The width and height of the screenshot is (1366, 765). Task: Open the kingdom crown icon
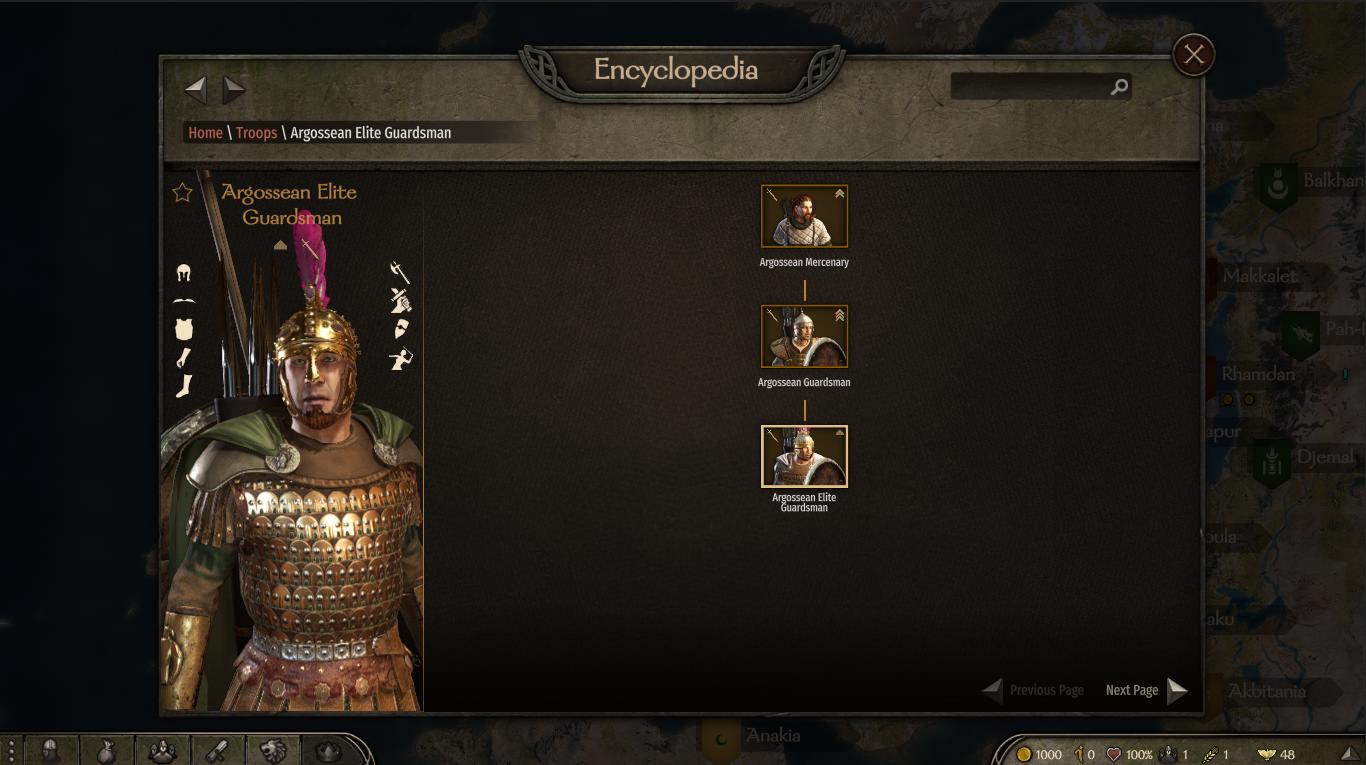pos(328,750)
